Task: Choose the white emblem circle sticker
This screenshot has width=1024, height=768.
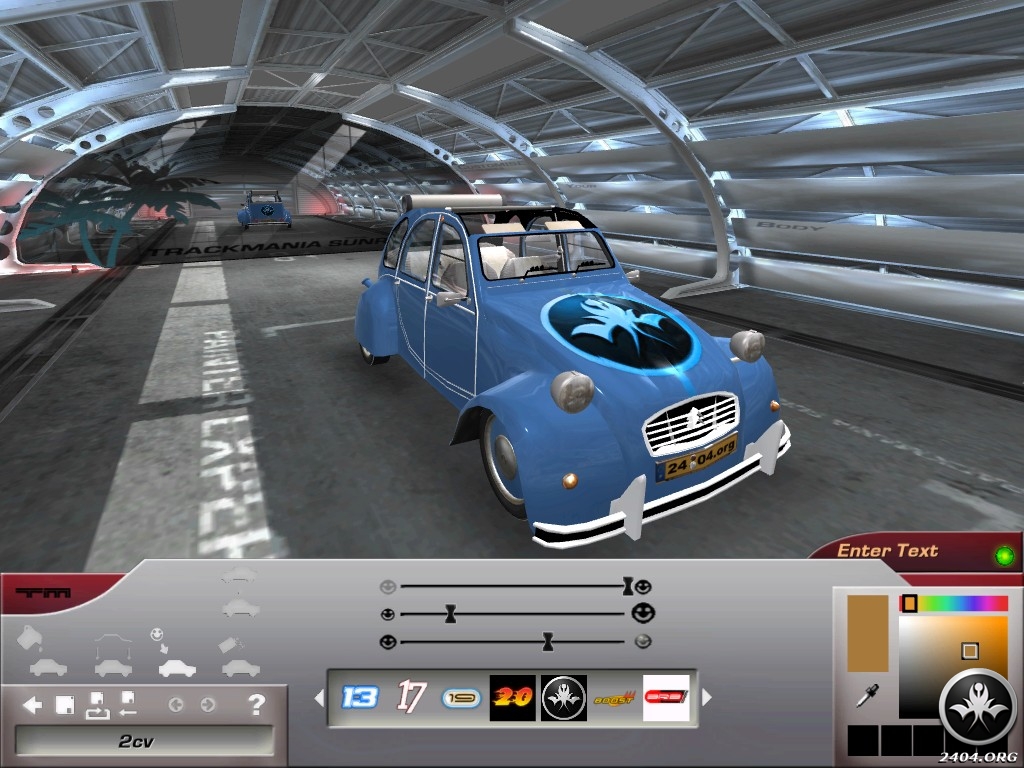Action: [564, 697]
